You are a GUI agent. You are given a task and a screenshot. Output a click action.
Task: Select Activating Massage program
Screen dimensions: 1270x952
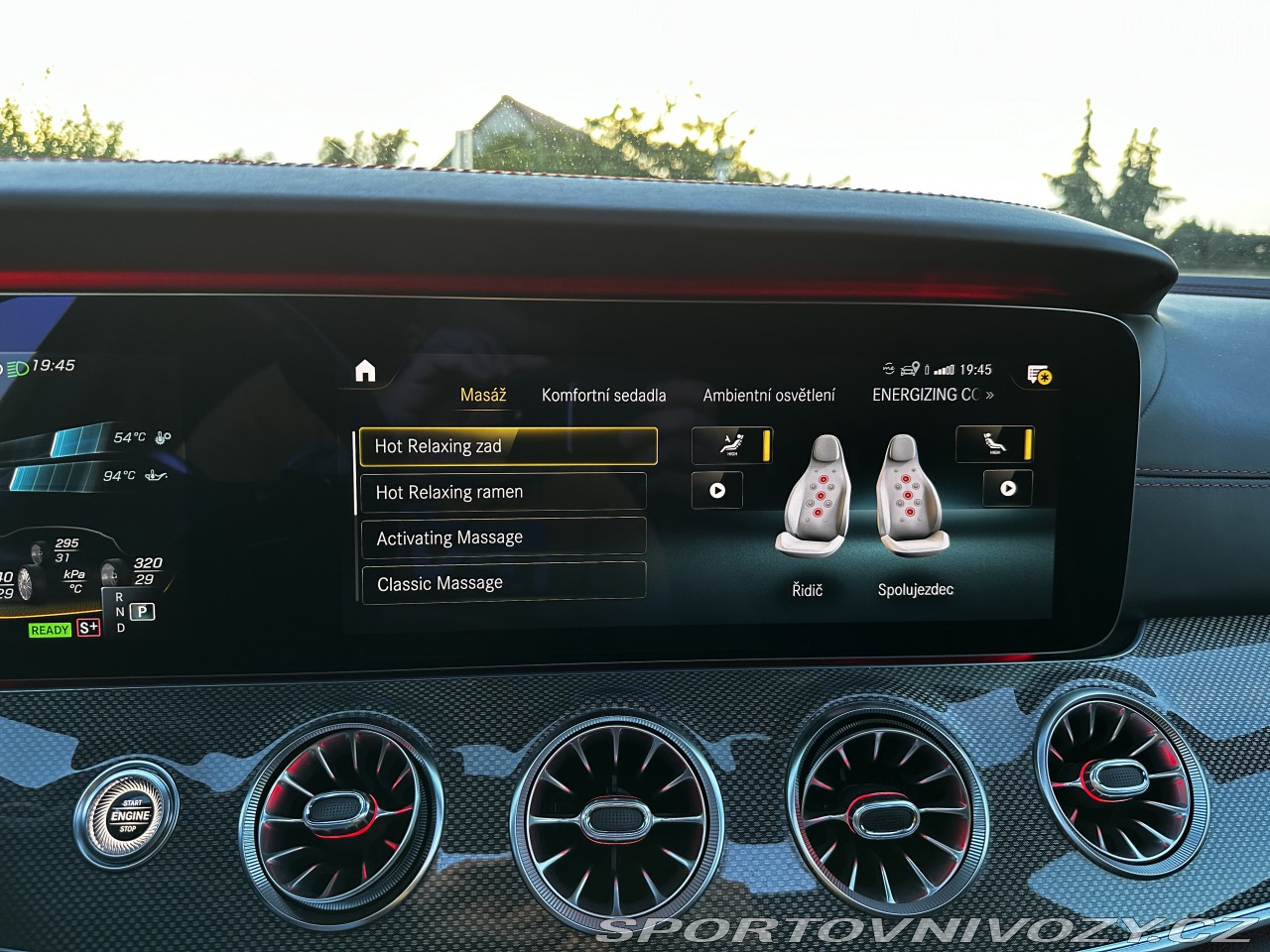[x=503, y=537]
